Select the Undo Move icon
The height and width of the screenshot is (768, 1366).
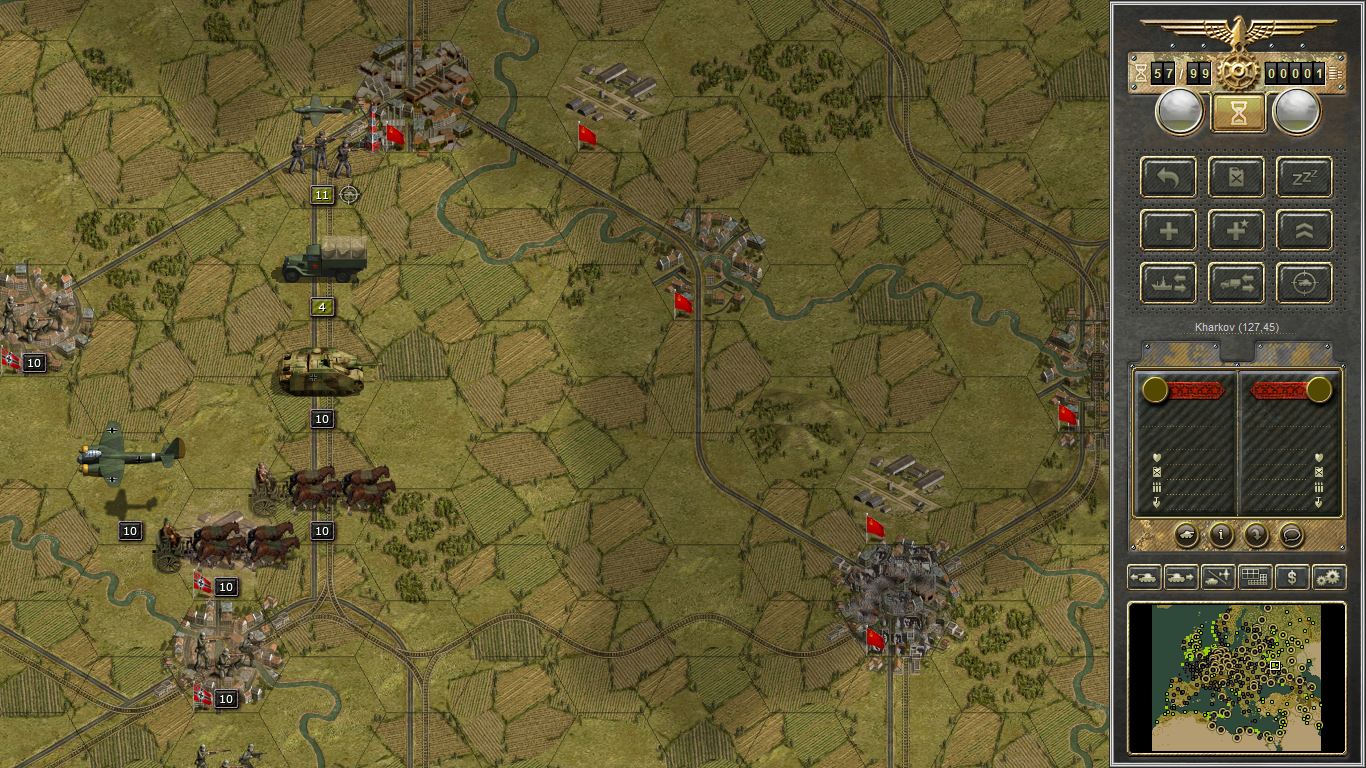(x=1168, y=177)
